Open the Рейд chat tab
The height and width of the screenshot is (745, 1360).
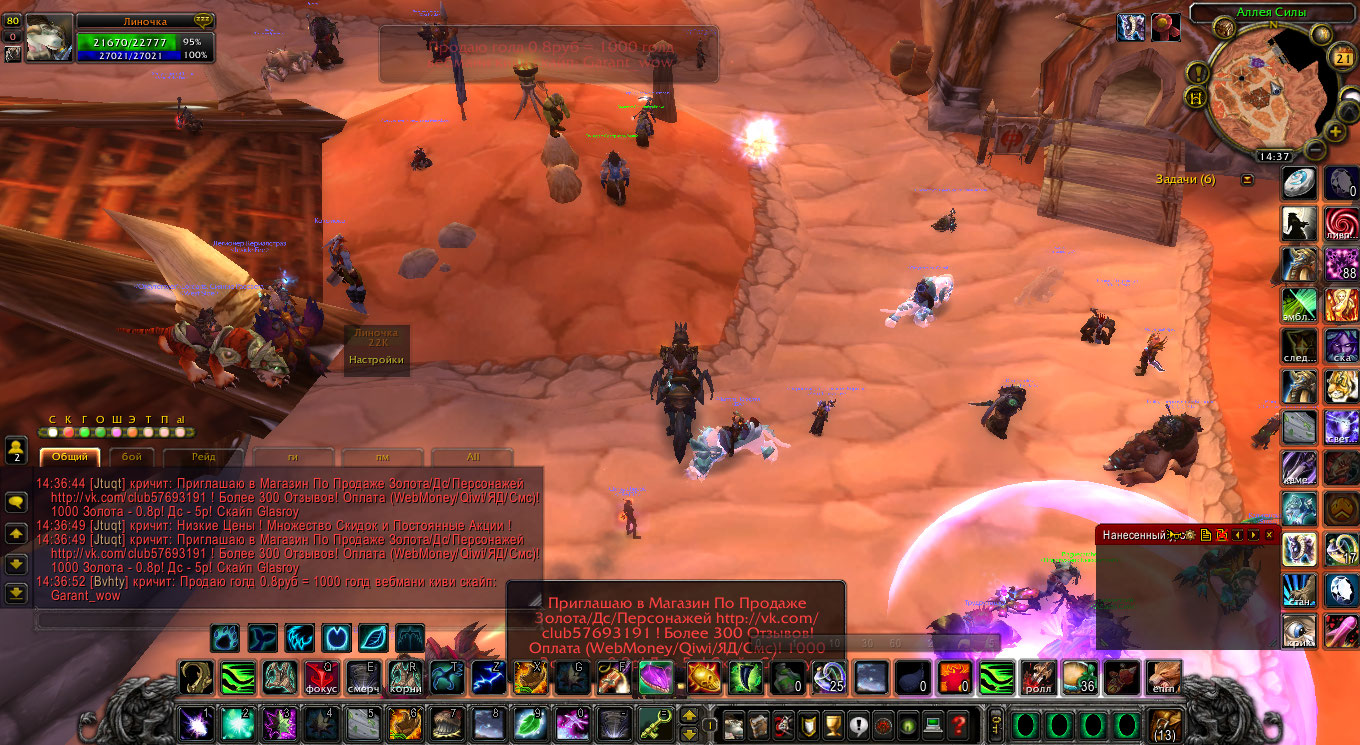click(204, 457)
